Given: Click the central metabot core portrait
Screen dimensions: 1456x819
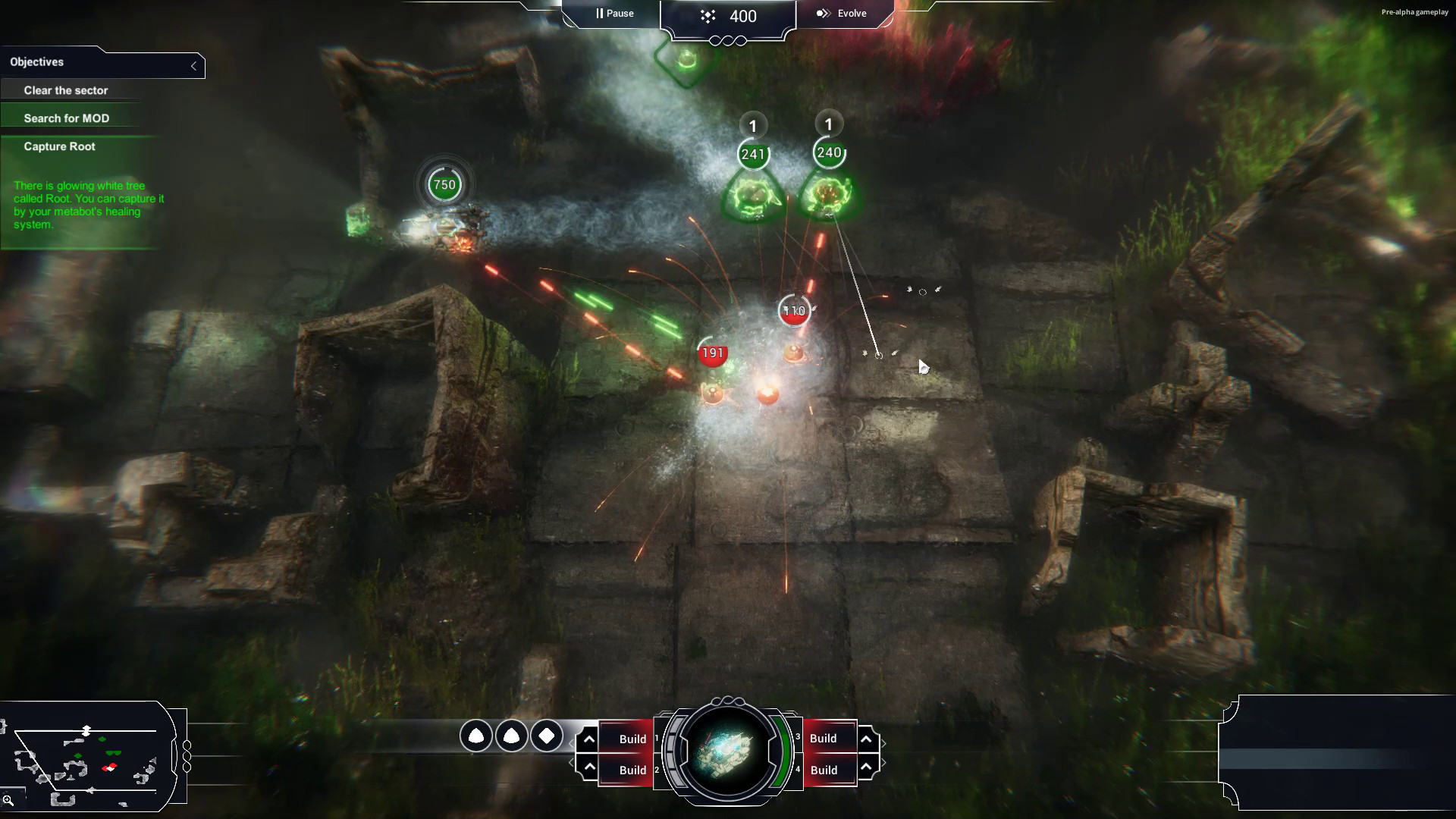Looking at the screenshot, I should 727,752.
